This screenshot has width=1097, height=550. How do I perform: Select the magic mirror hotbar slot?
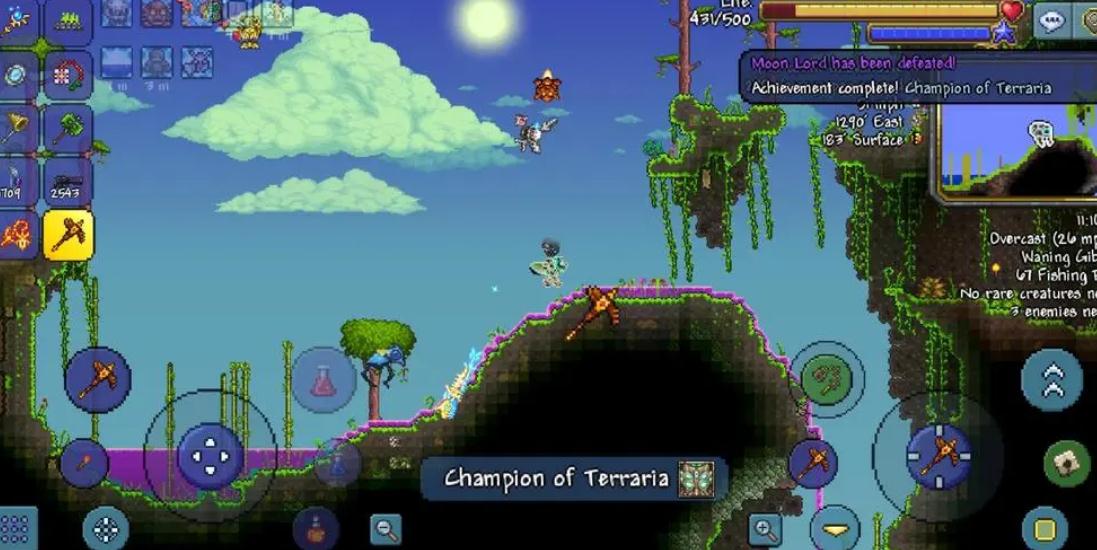tap(17, 75)
